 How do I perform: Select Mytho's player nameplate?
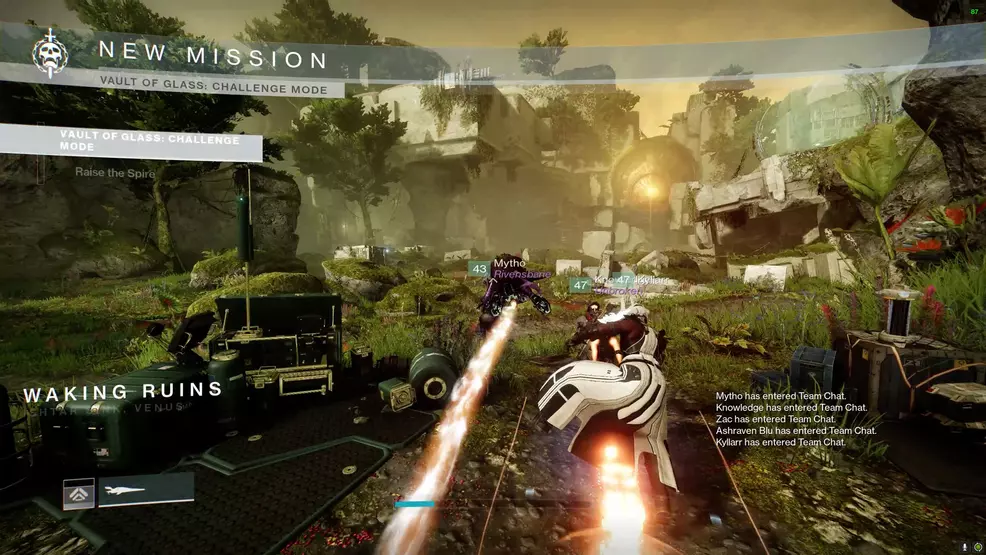point(509,263)
